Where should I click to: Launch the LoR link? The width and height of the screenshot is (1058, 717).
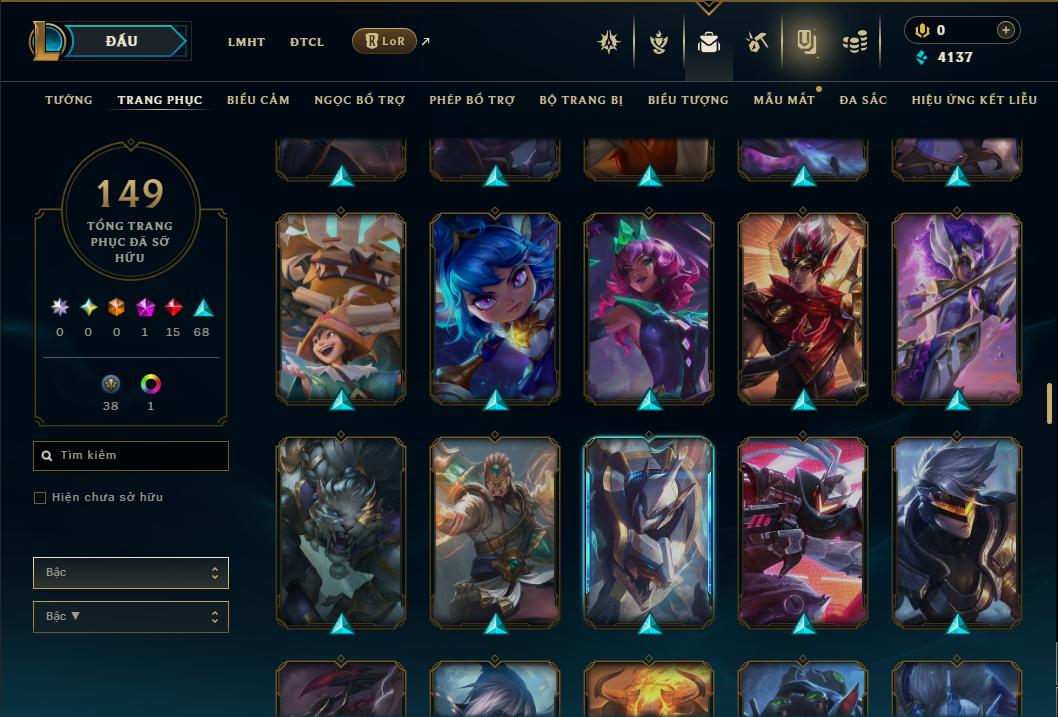coord(385,41)
